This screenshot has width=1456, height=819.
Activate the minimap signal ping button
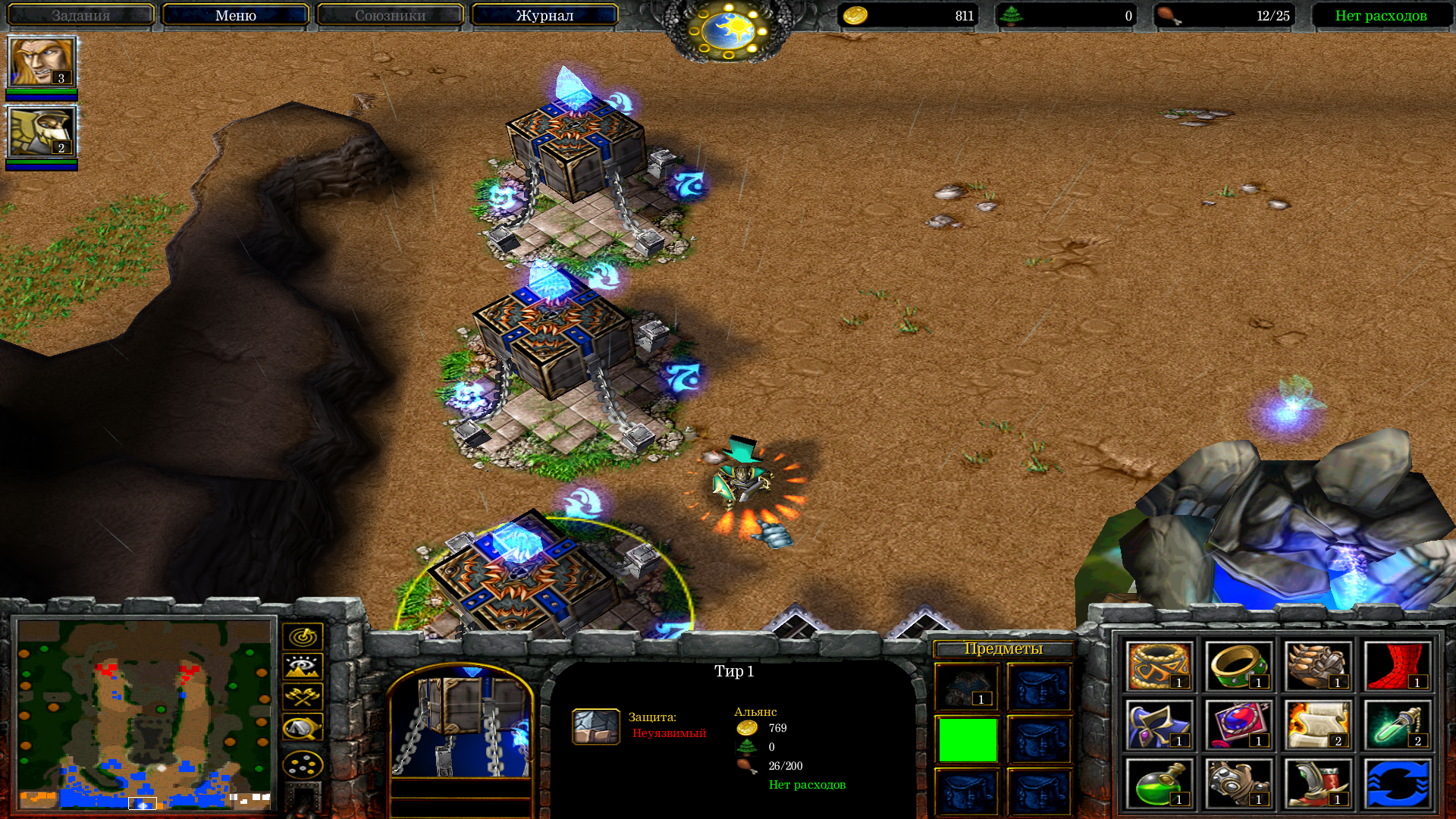click(303, 636)
